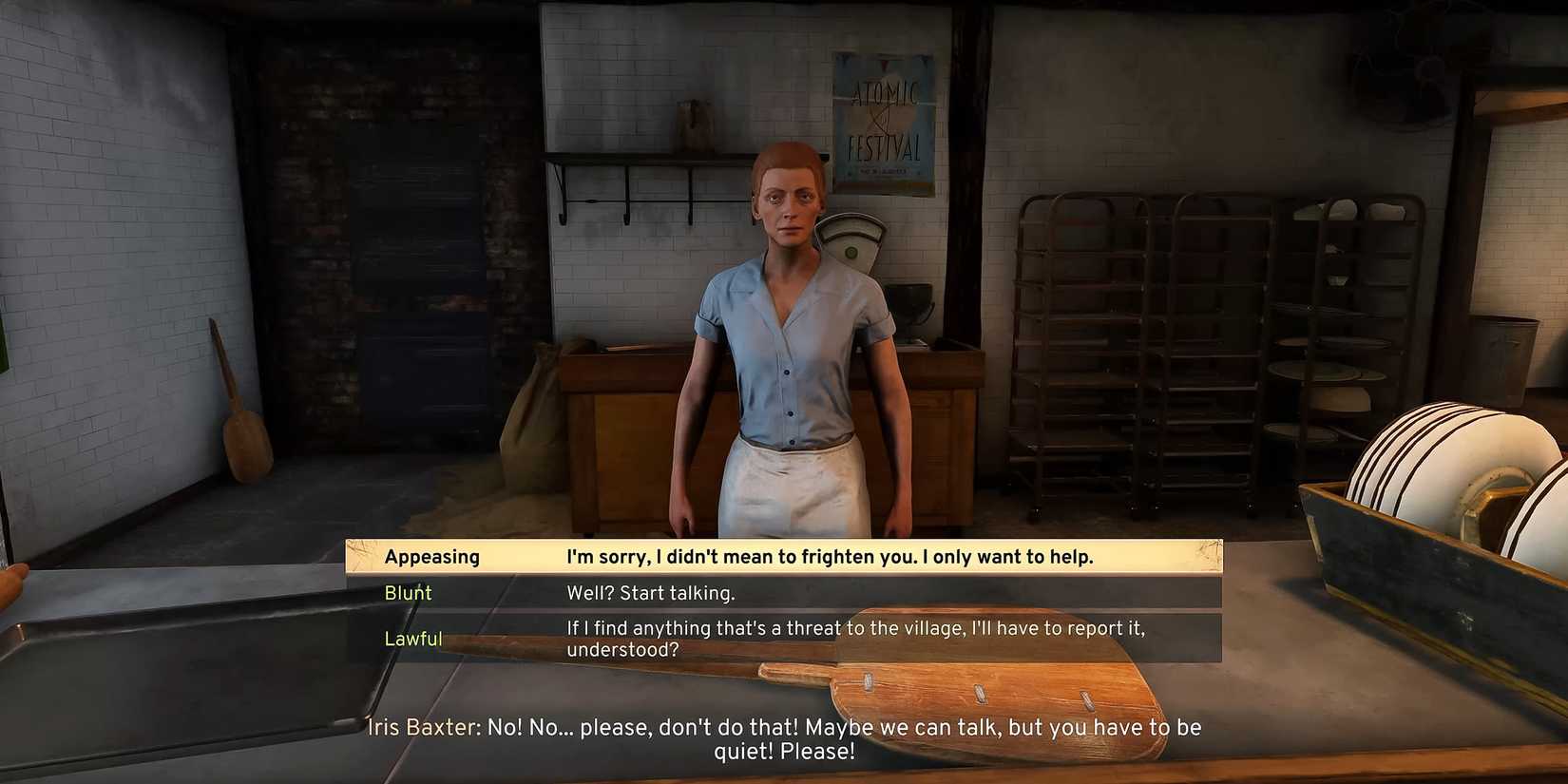Click Iris Baxter's name in the subtitle
This screenshot has height=784, width=1568.
click(x=421, y=728)
